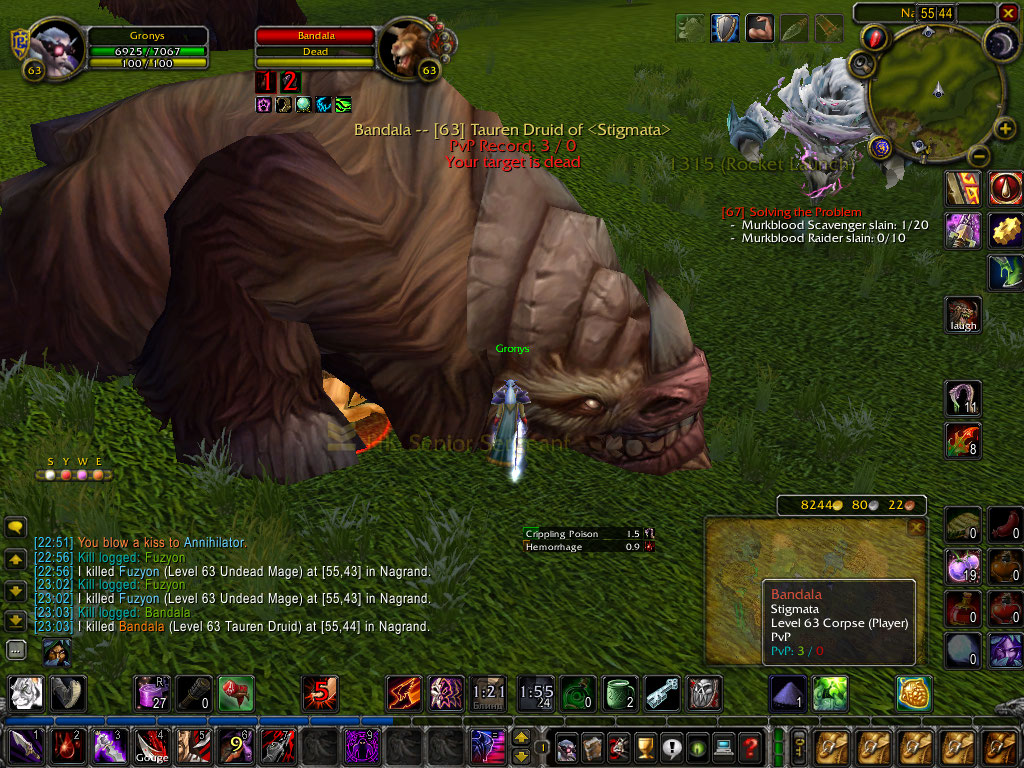
Task: Open the Solving the Problem quest tracker
Action: point(791,212)
